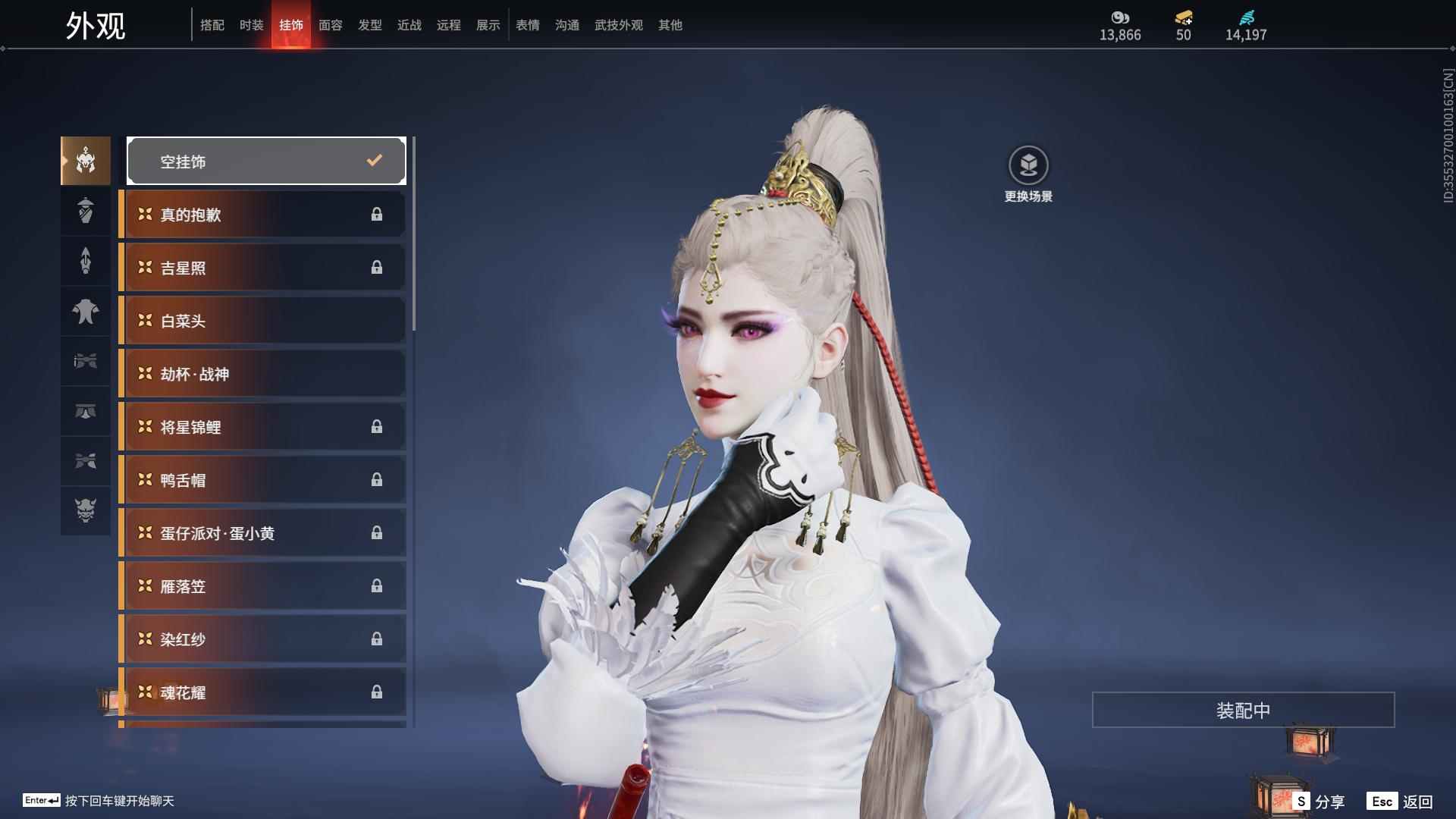1456x819 pixels.
Task: Select the 白菜头 accessory
Action: click(262, 321)
